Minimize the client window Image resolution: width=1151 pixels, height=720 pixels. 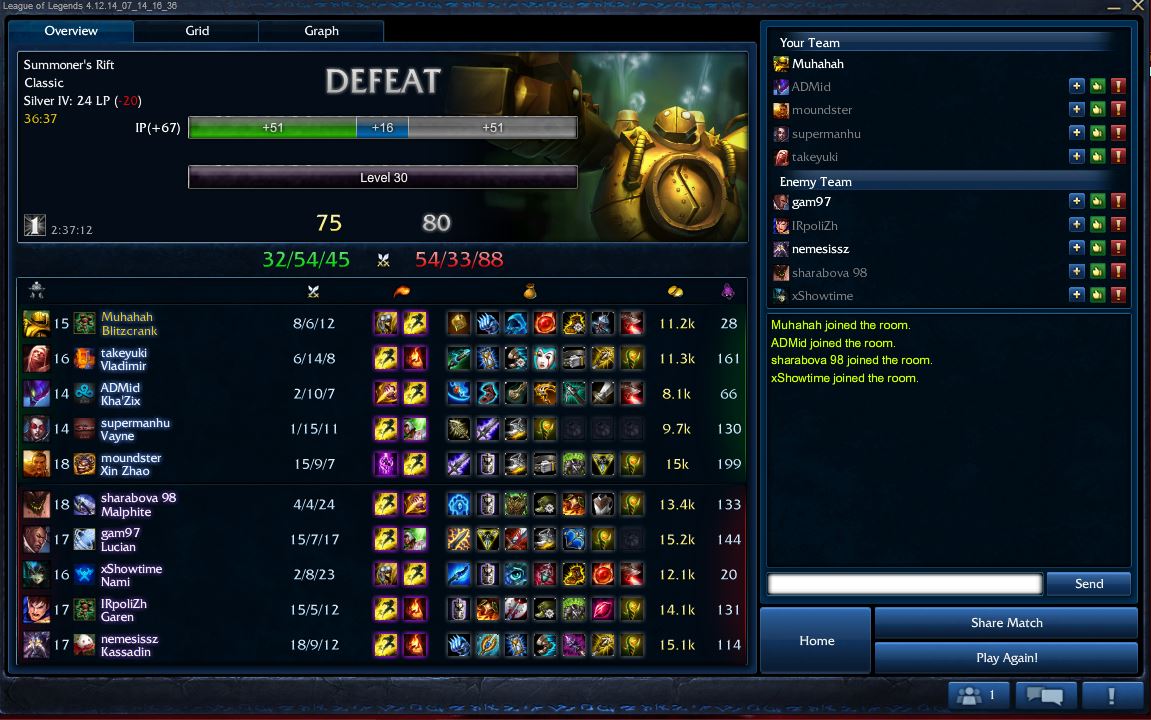[x=1115, y=7]
